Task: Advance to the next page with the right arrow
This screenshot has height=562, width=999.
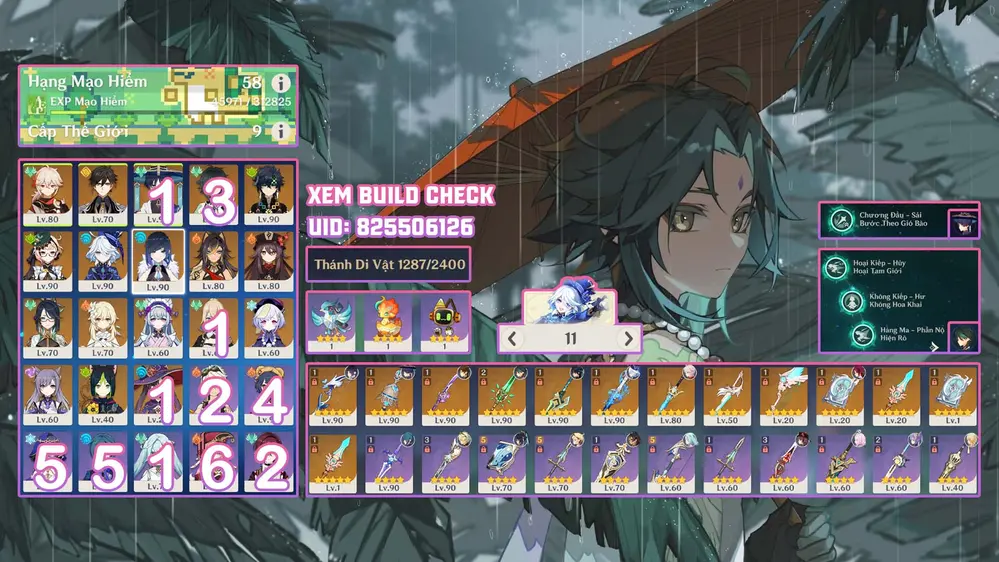Action: click(x=628, y=338)
